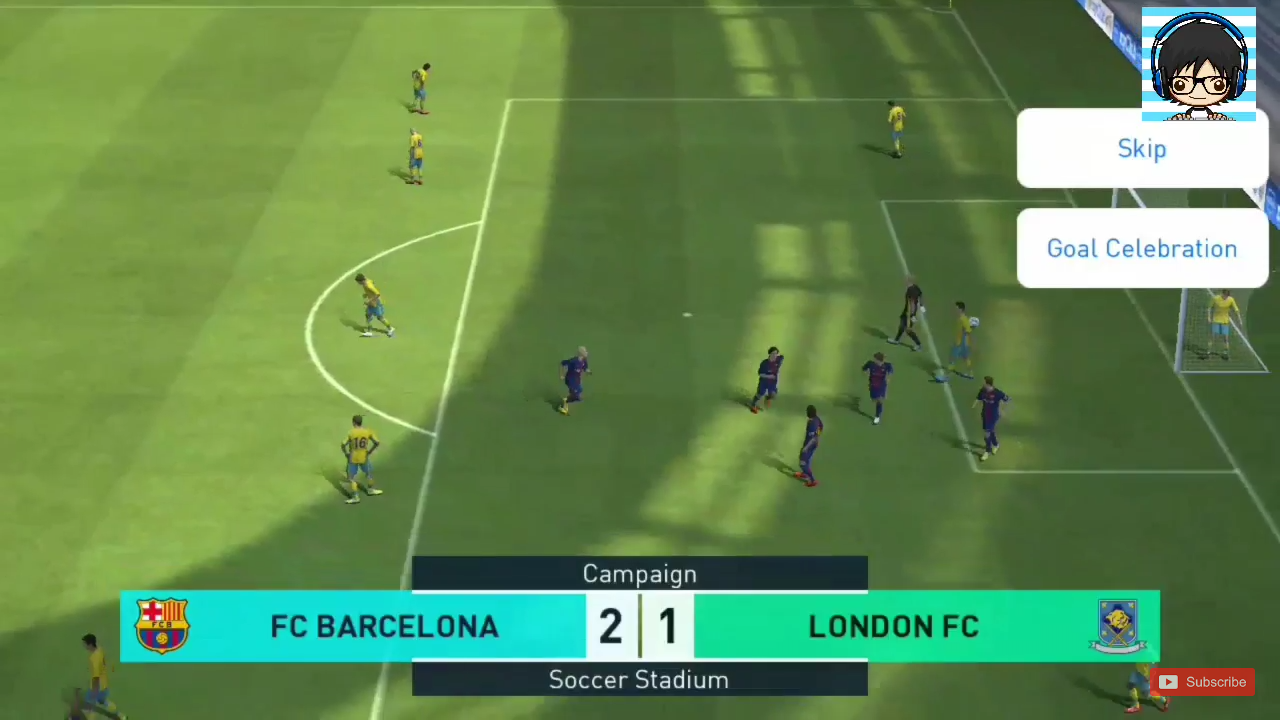Click the LONDON FC team name text

click(893, 626)
